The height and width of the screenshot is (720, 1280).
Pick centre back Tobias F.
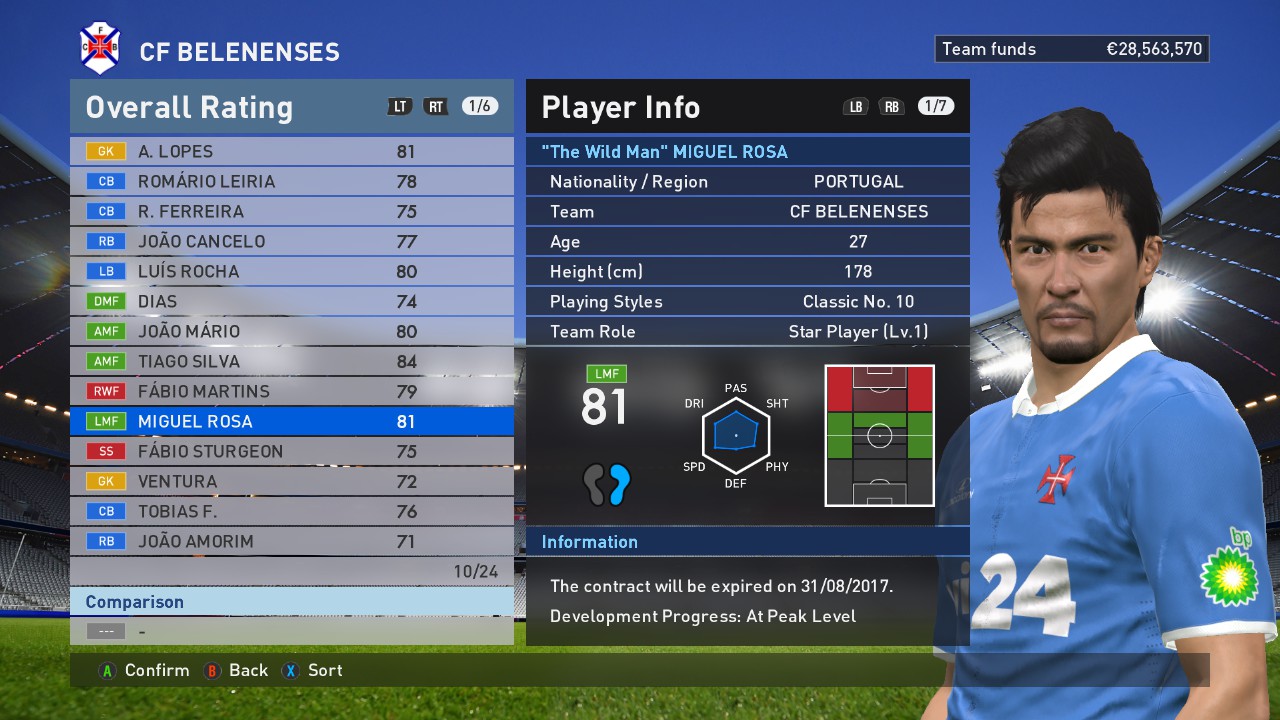tap(290, 512)
